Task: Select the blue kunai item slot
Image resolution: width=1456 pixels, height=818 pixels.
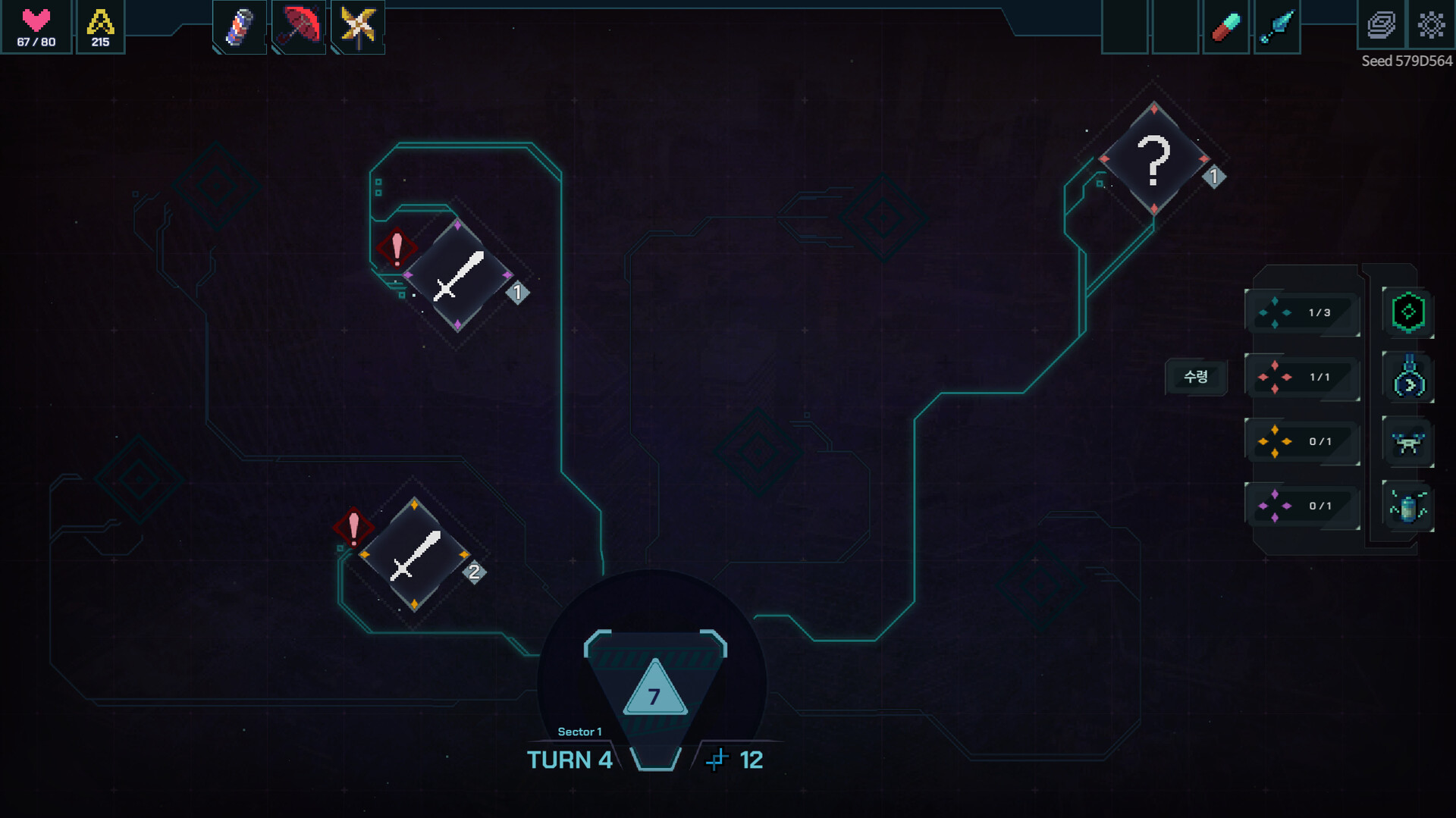Action: (1277, 25)
